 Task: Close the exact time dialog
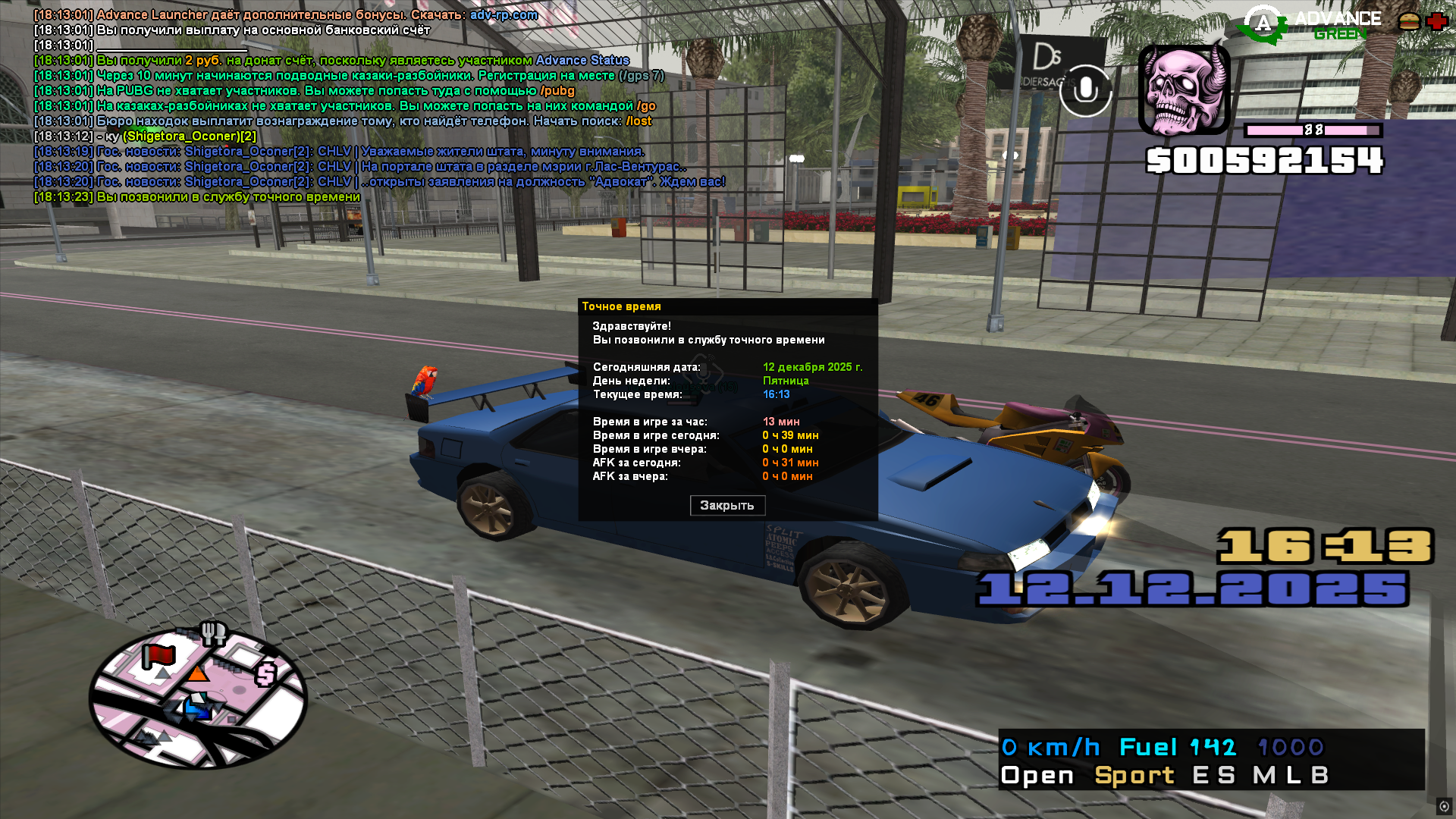click(727, 505)
